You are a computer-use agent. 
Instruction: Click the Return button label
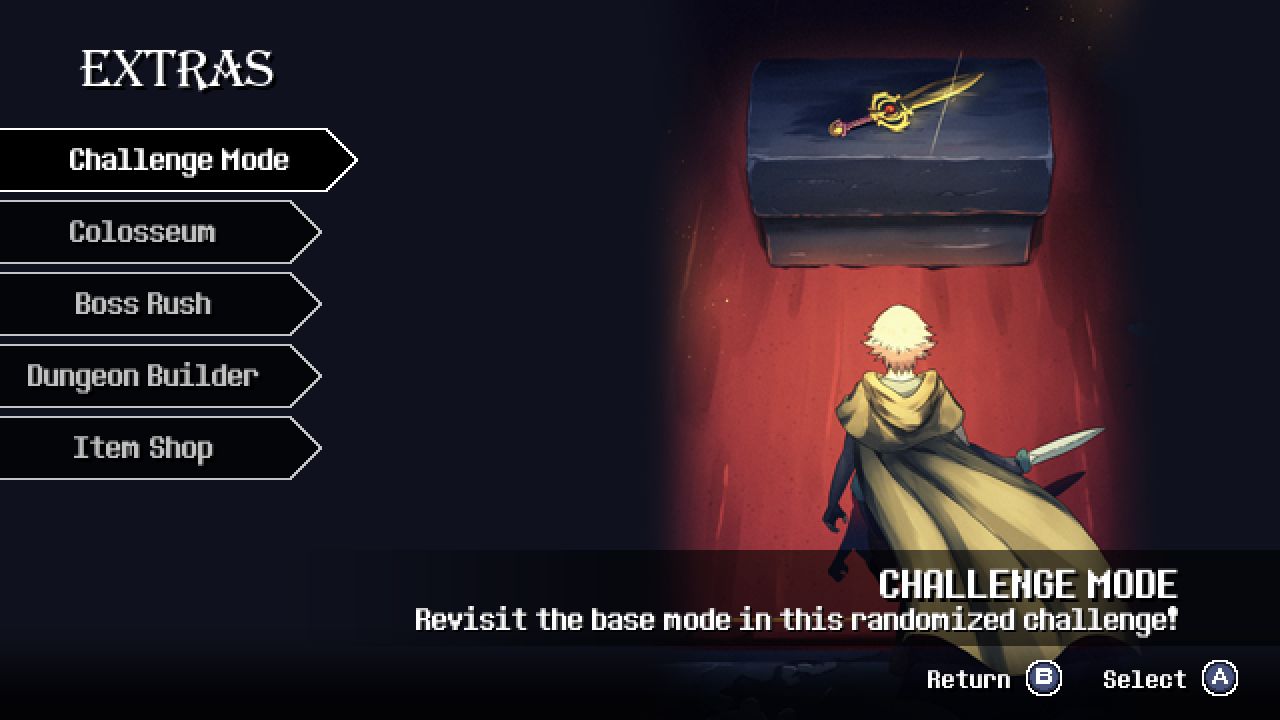coord(968,679)
